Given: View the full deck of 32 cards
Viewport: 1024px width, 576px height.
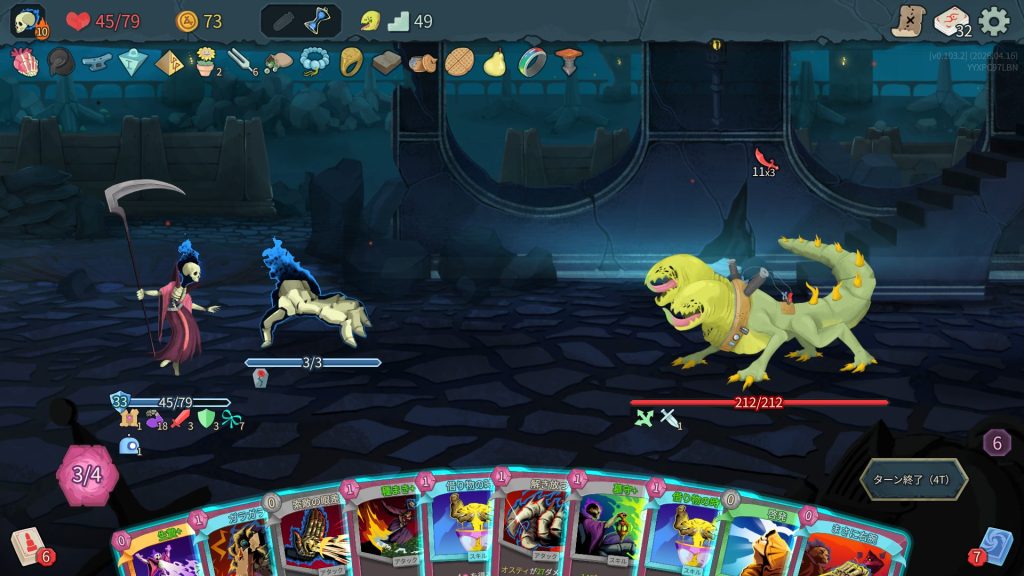Looking at the screenshot, I should point(951,21).
